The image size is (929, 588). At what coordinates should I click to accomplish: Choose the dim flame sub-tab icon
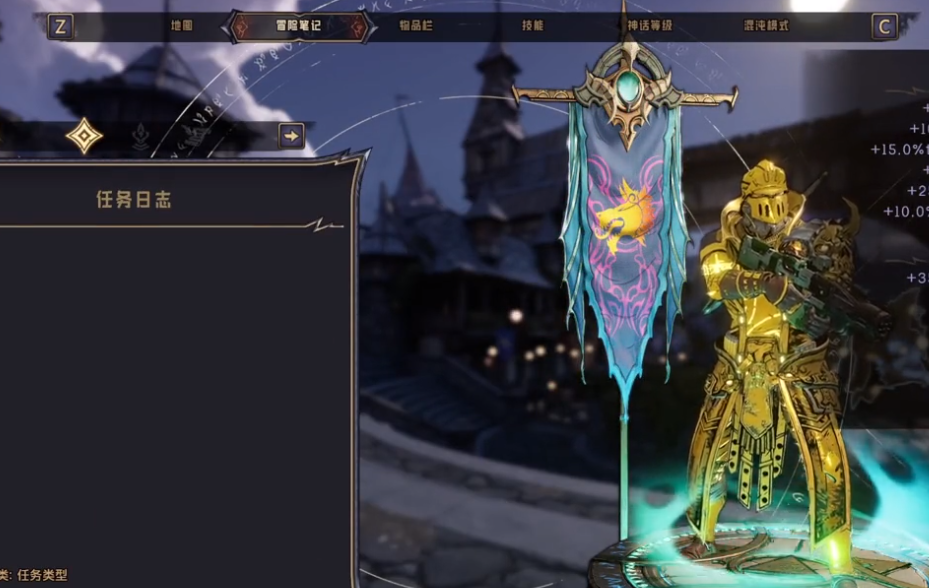pyautogui.click(x=141, y=136)
